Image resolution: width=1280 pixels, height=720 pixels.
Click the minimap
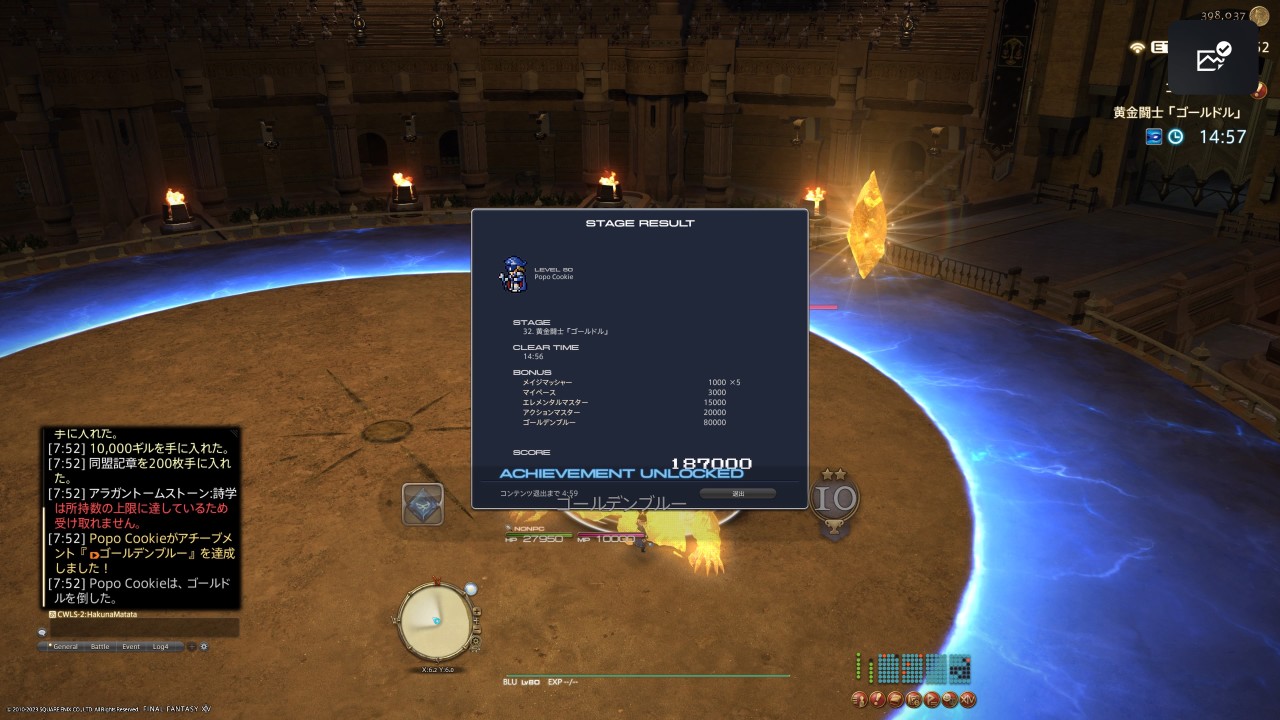[x=434, y=621]
